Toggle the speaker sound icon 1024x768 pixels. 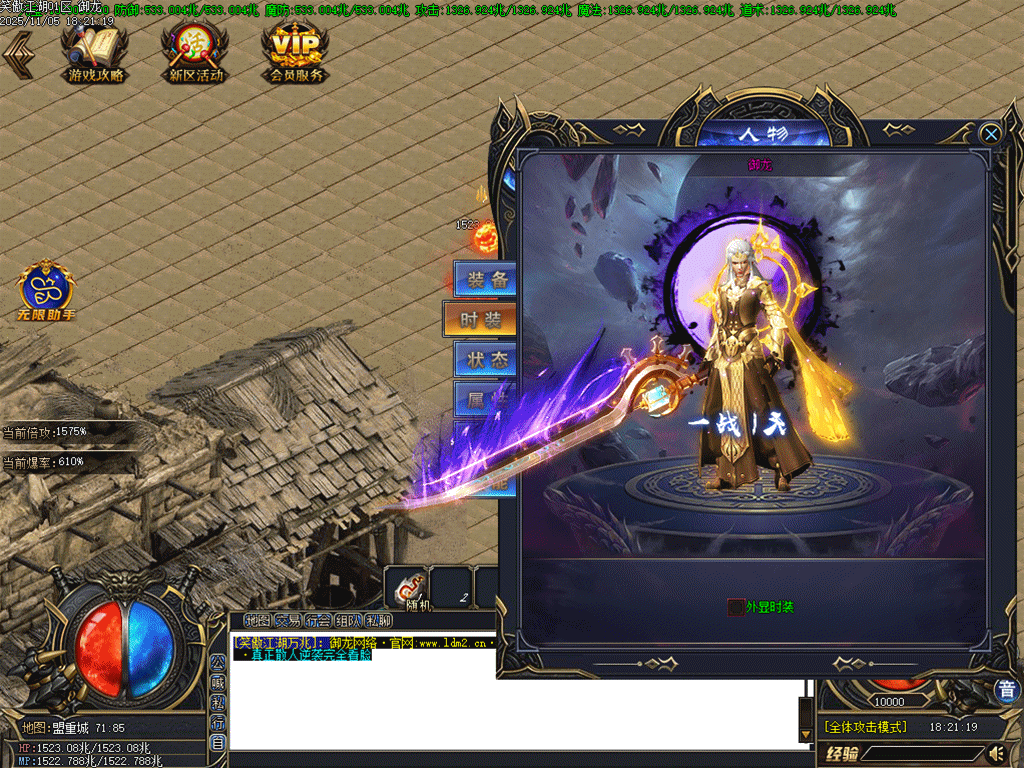coord(996,753)
